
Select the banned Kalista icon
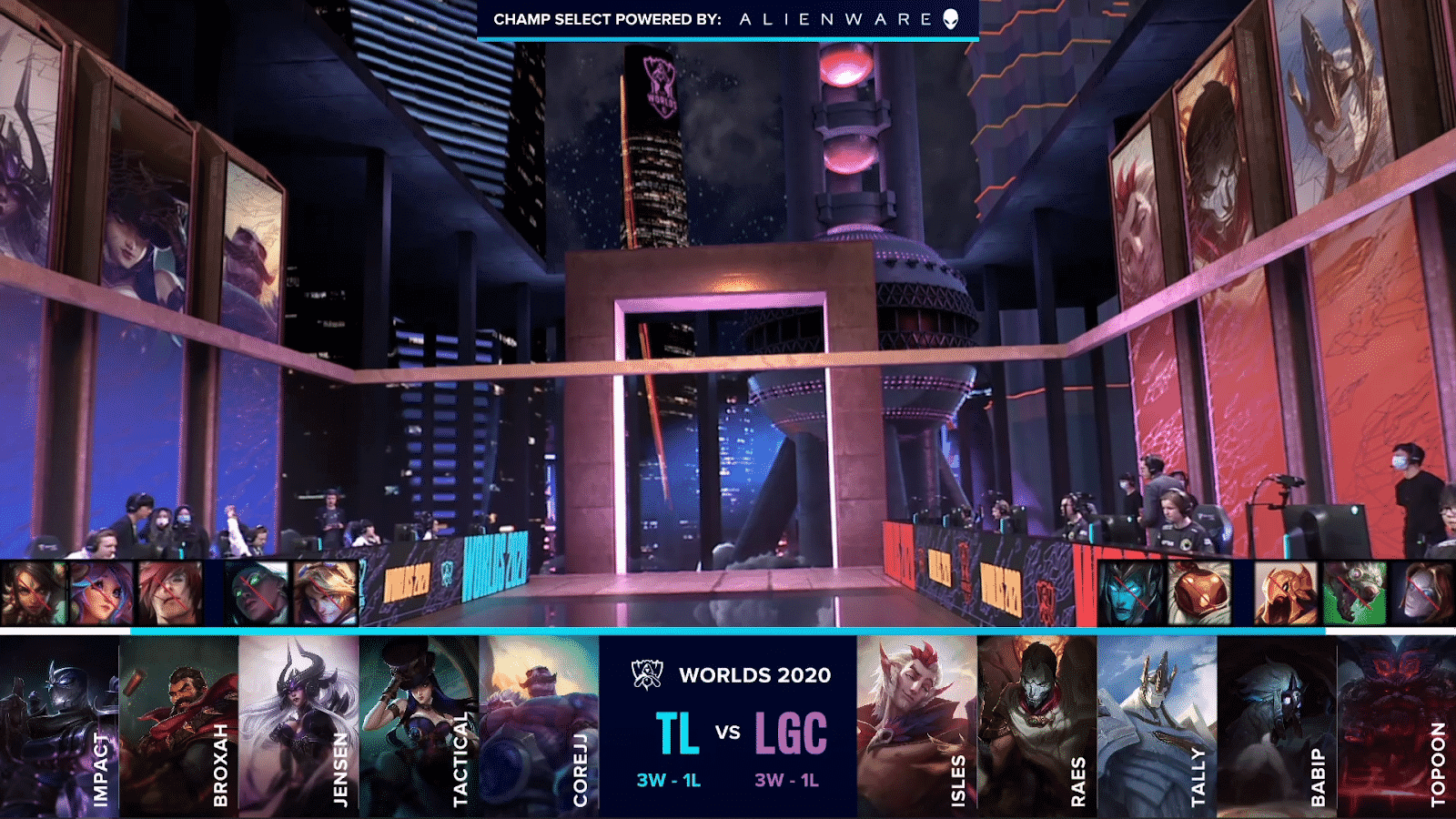(x=1131, y=593)
